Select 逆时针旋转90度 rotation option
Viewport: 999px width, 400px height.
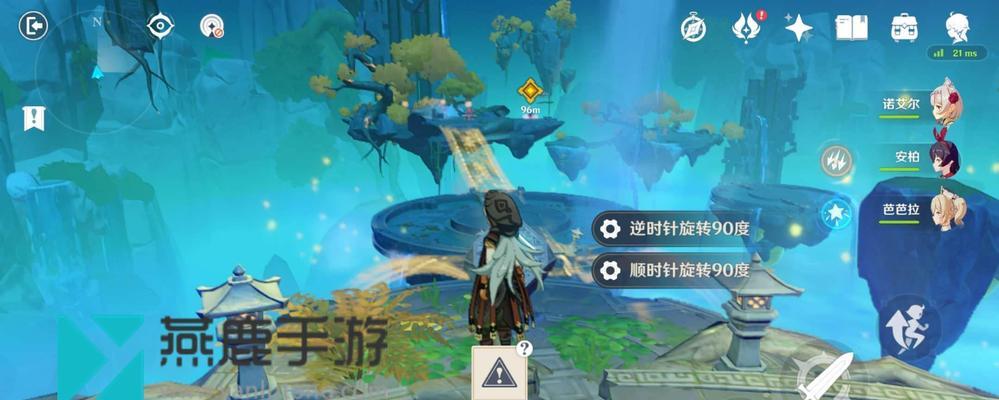tap(672, 229)
